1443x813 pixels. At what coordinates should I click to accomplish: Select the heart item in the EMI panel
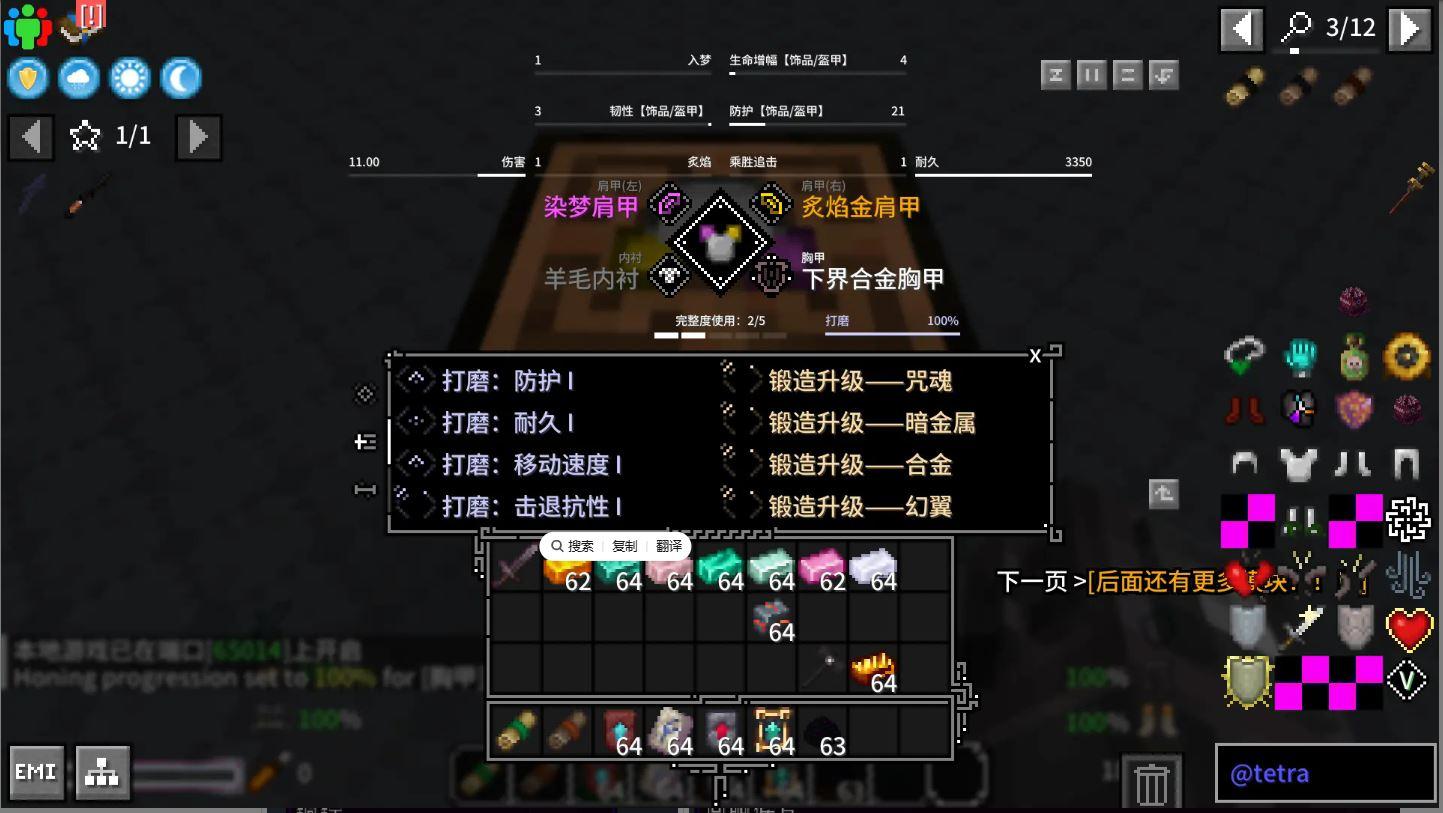[x=1408, y=629]
